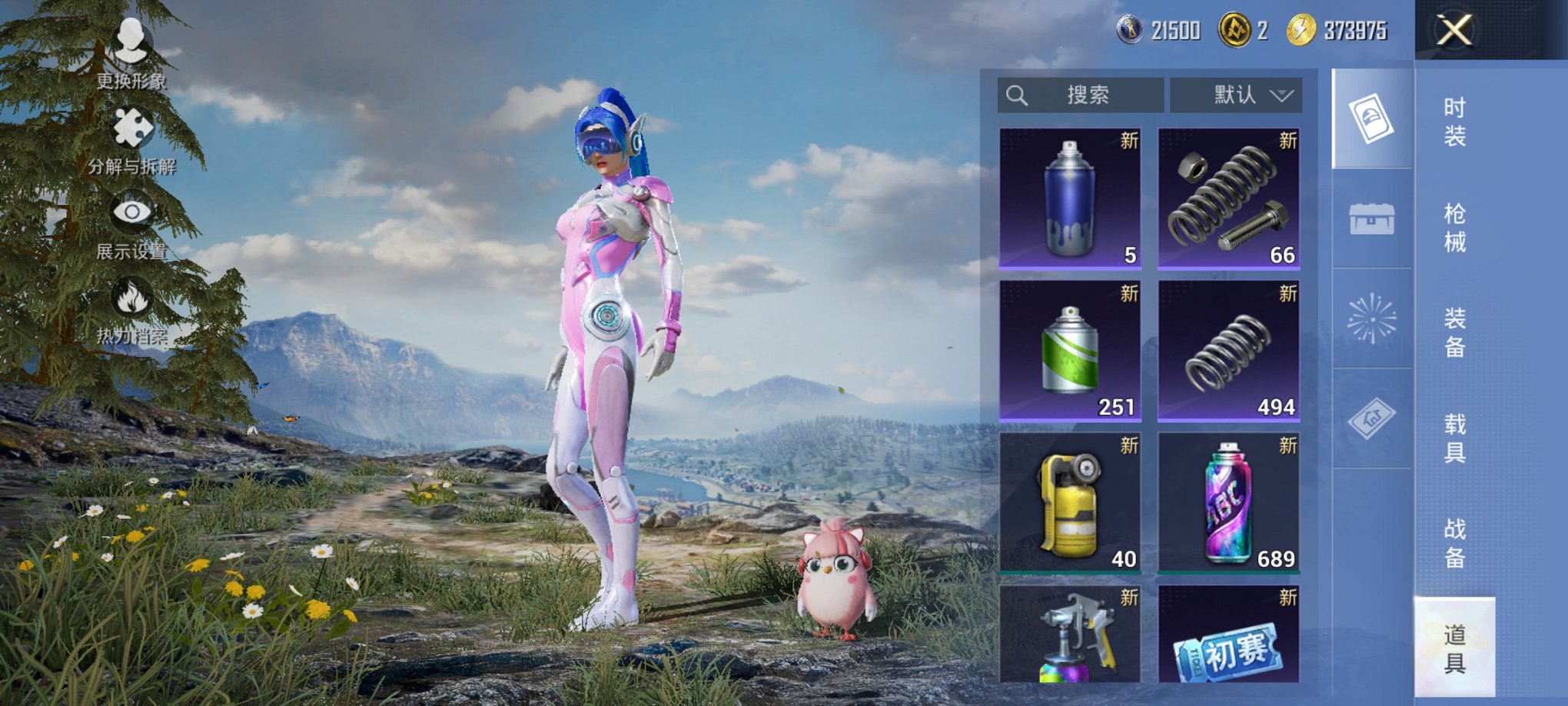Viewport: 1568px width, 706px height.
Task: Show the 装备 category tab
Action: coord(1454,332)
